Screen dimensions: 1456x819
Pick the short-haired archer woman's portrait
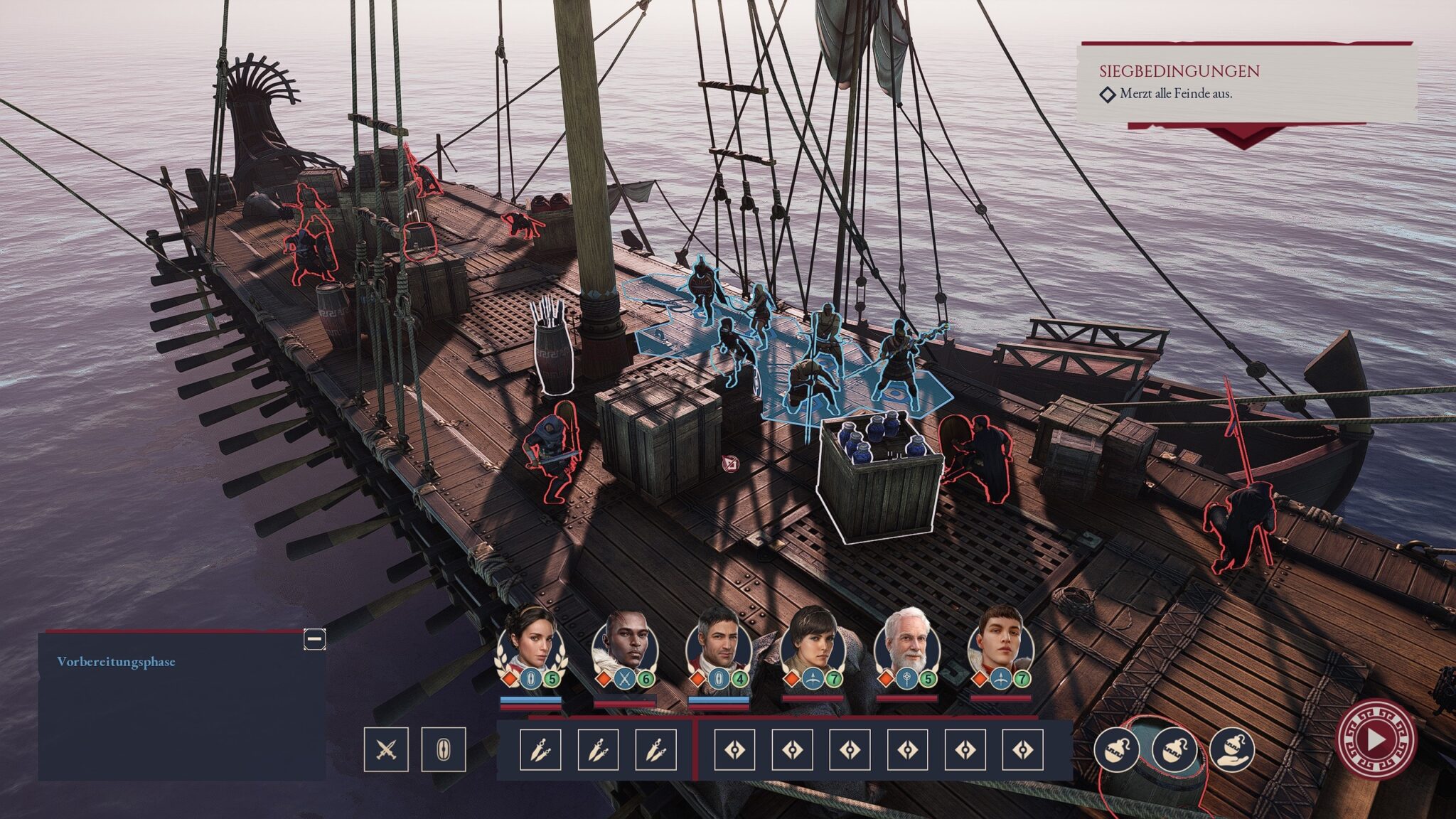813,648
